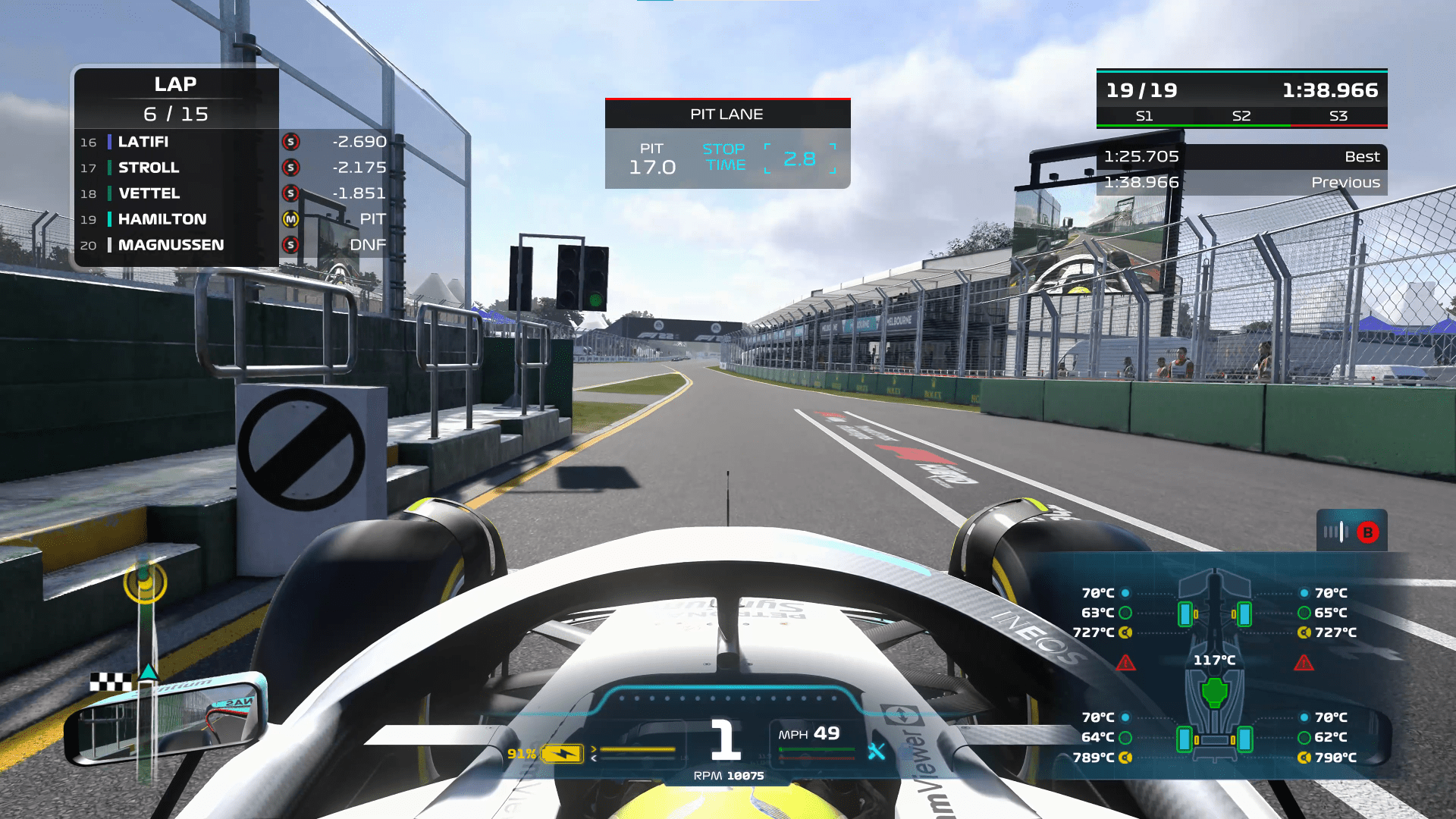Screen dimensions: 1456x819
Task: Click the blue tyre surface temperature dot for 70°C
Action: point(1125,593)
